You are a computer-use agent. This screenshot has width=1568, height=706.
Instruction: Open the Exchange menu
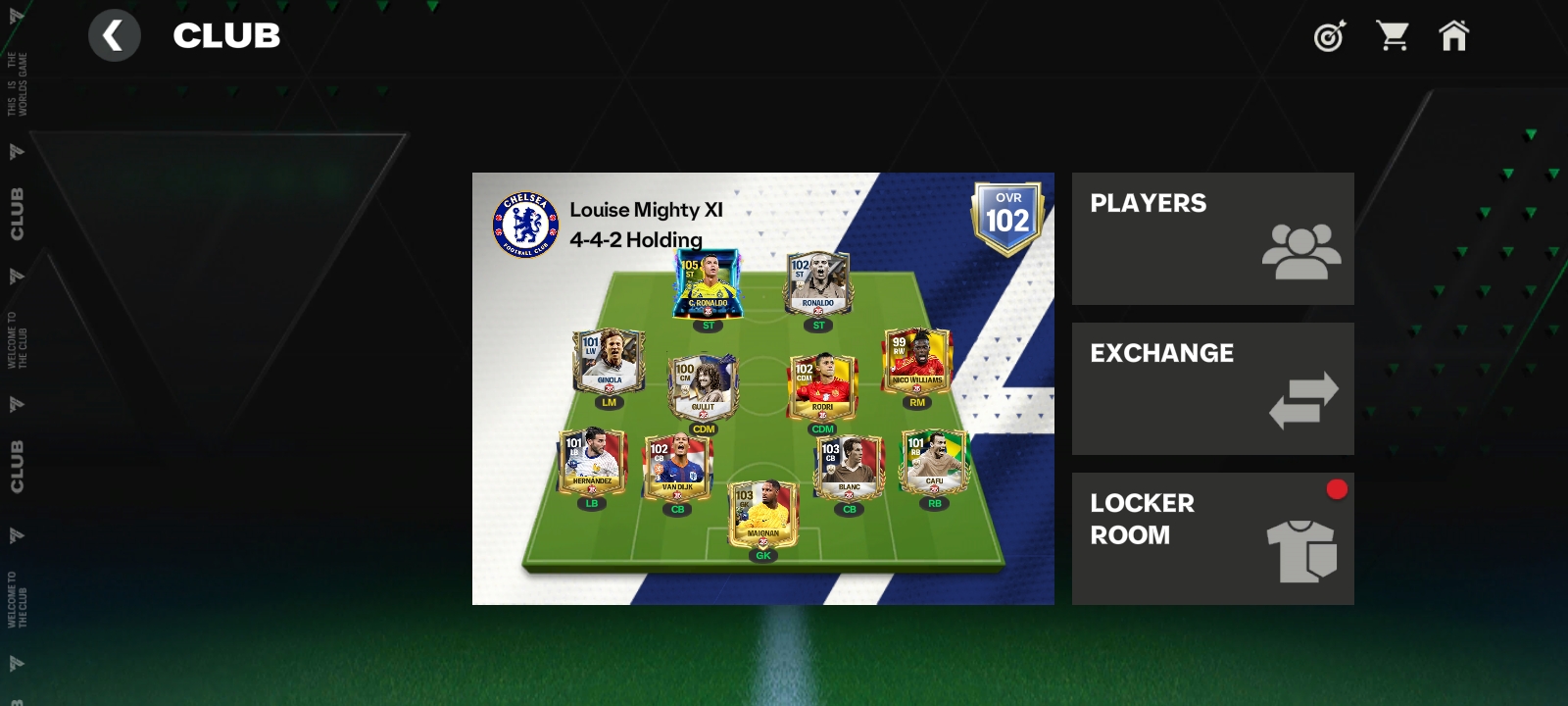point(1212,388)
